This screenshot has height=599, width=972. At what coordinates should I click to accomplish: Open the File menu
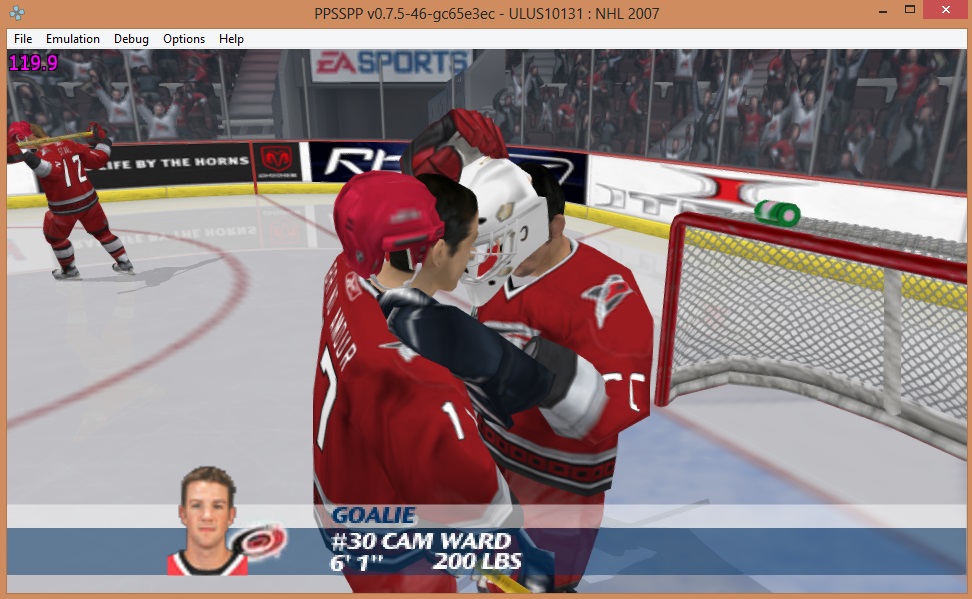[x=23, y=39]
